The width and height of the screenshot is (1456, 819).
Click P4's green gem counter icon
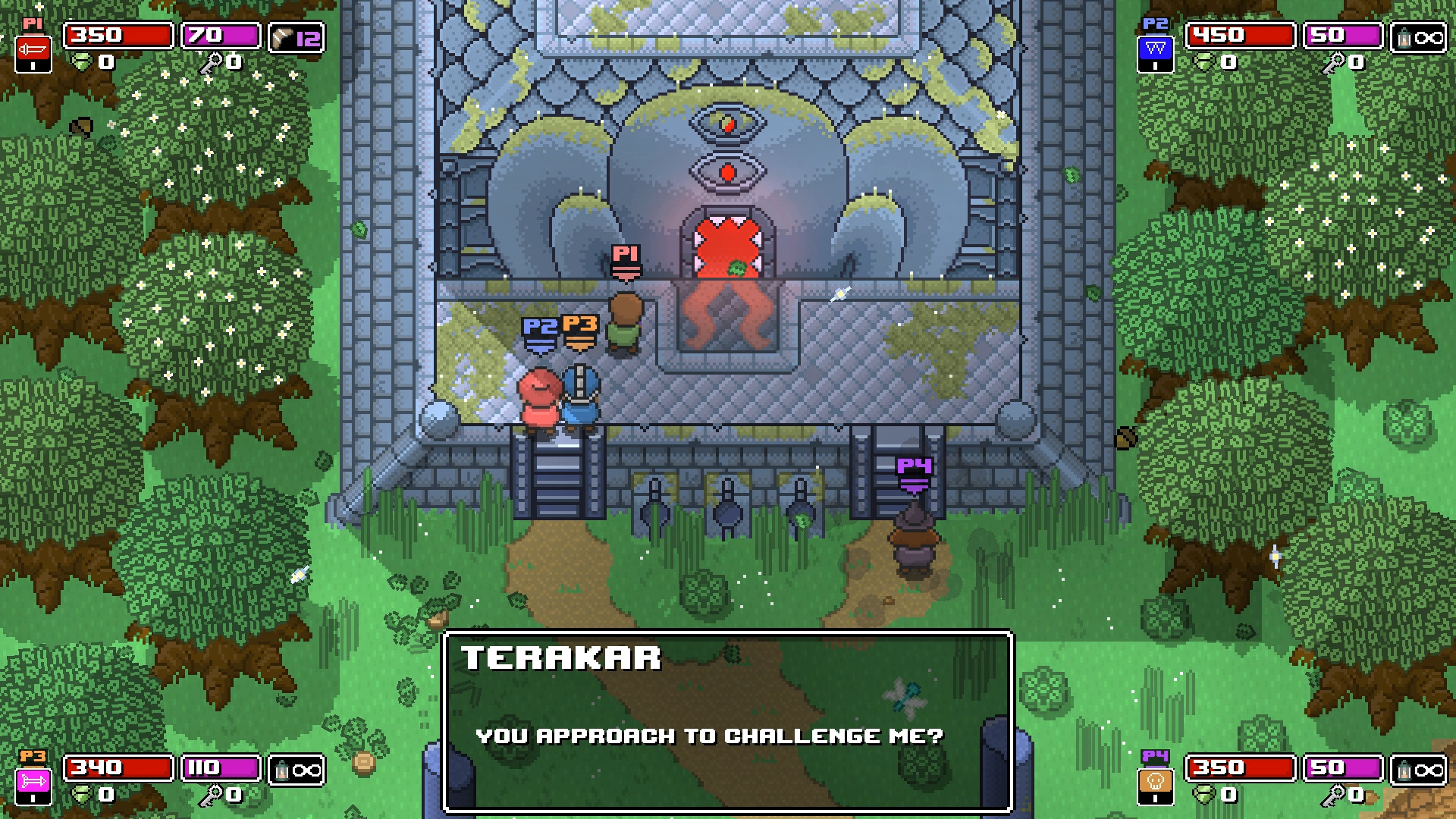pos(1204,795)
